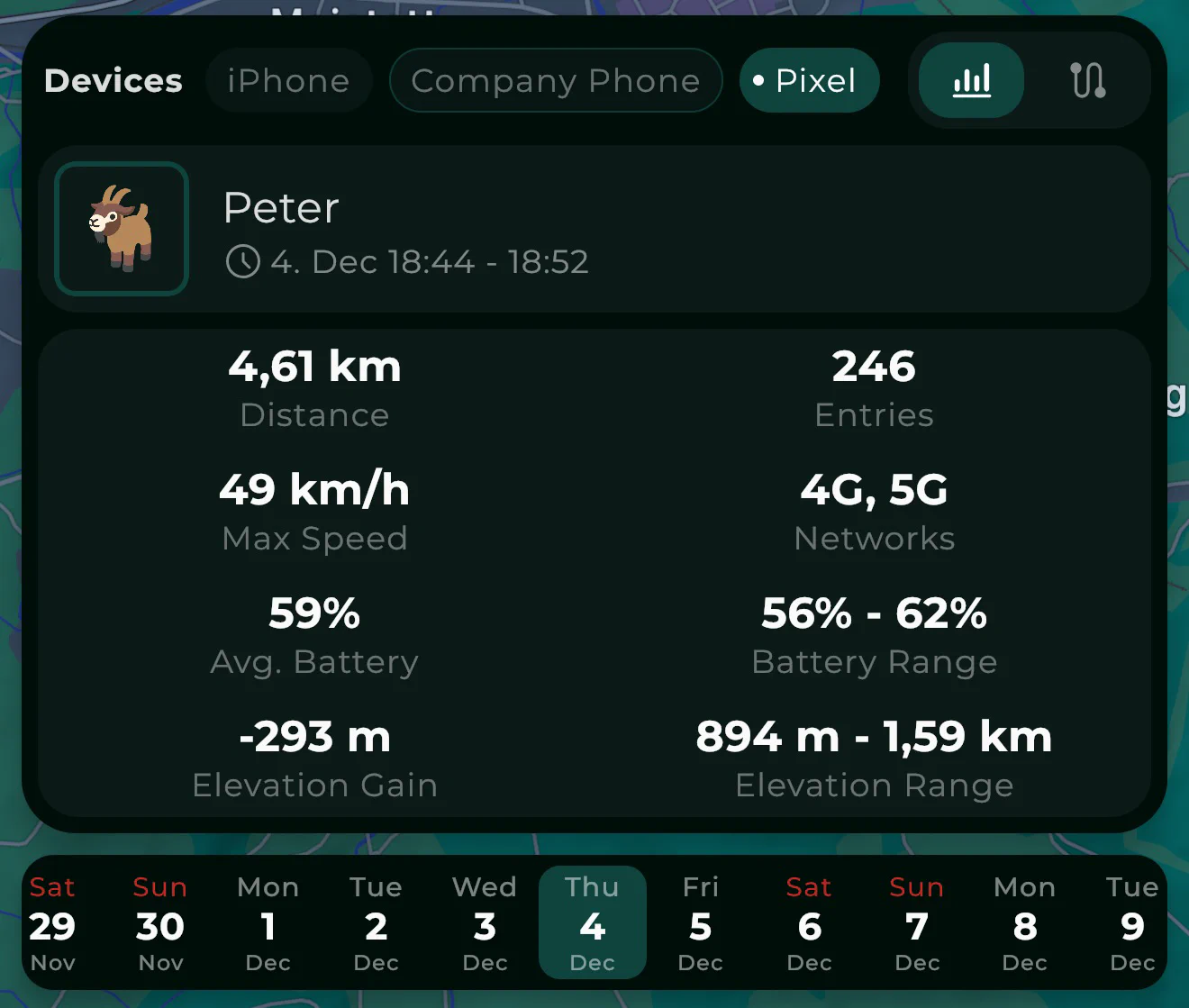
Task: Toggle the Pixel device filter
Action: [x=809, y=80]
